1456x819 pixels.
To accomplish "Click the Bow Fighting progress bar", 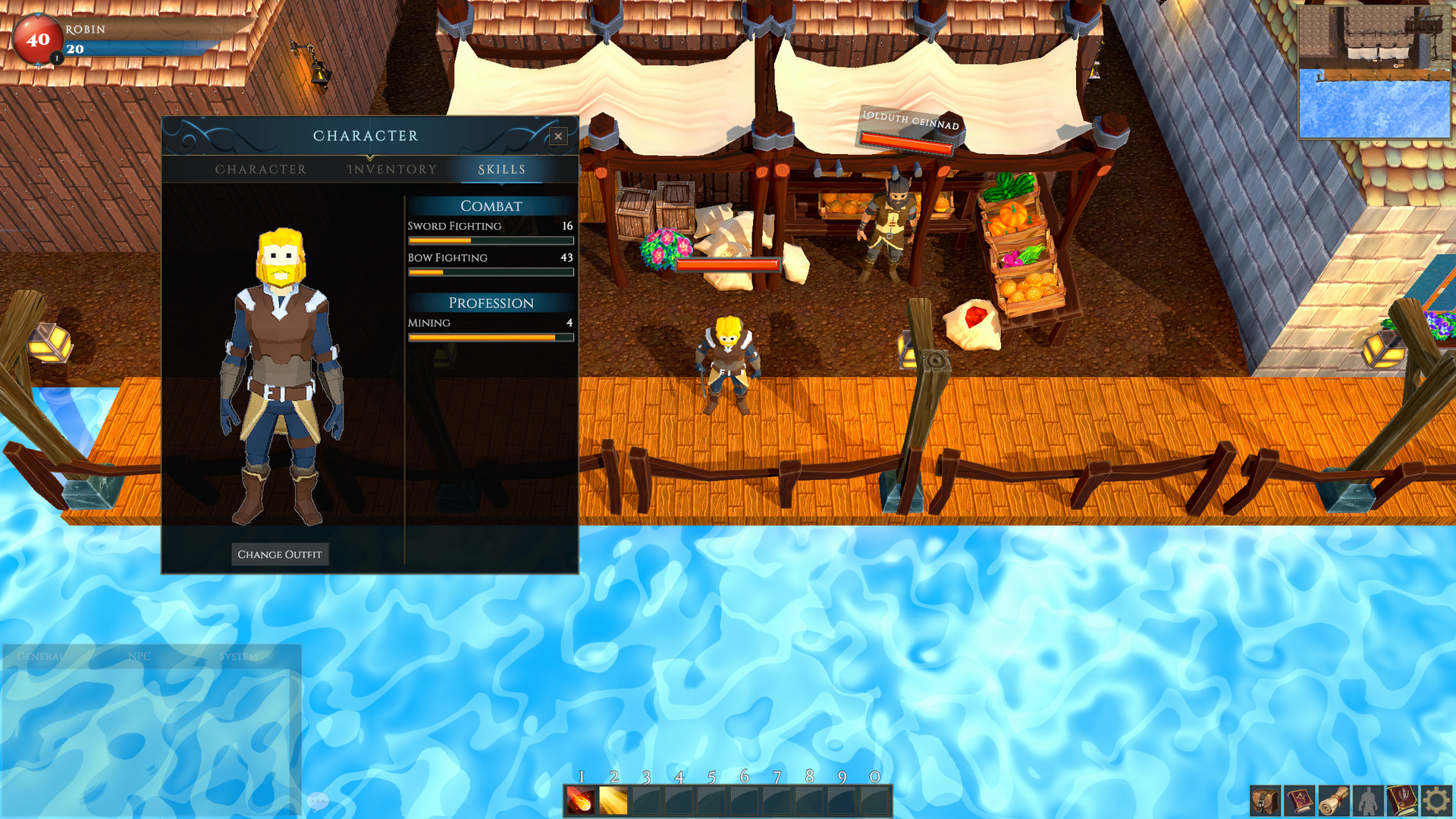I will 490,272.
